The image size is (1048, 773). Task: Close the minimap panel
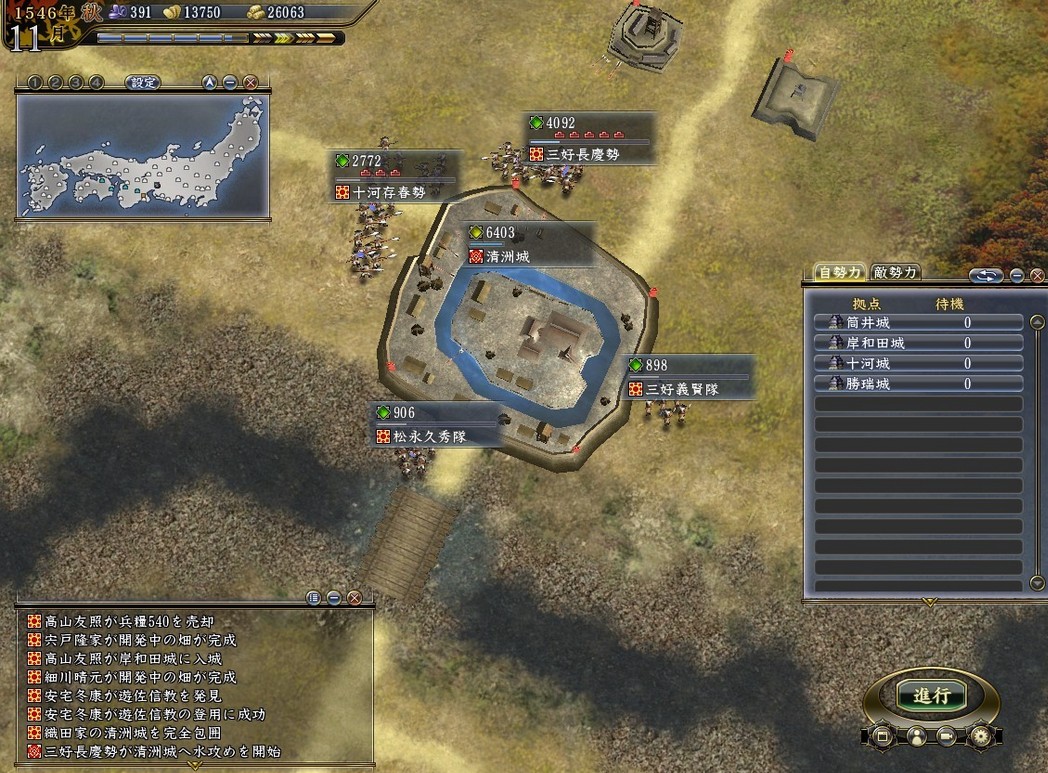click(250, 83)
